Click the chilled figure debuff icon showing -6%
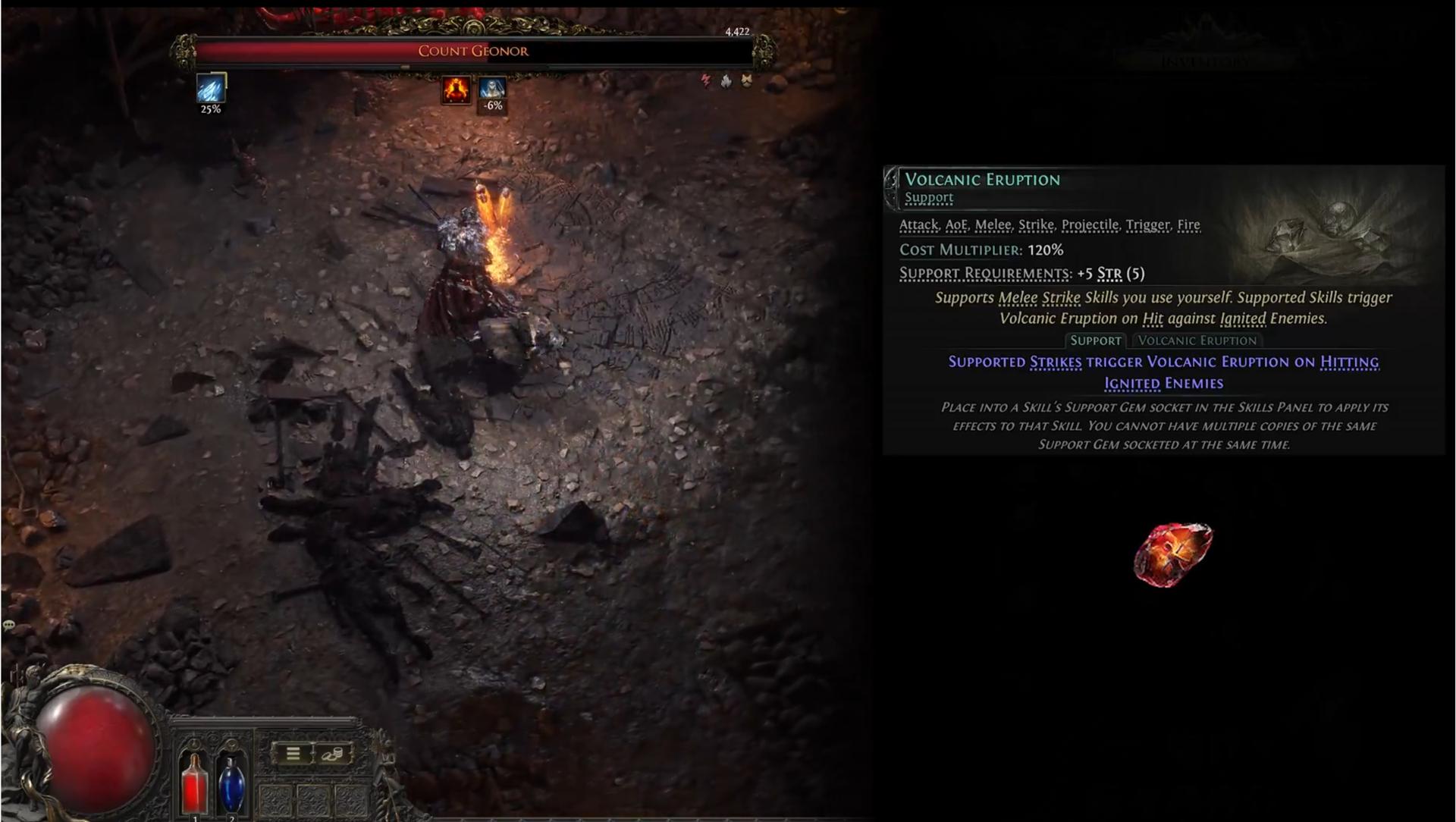The width and height of the screenshot is (1456, 822). pyautogui.click(x=492, y=88)
